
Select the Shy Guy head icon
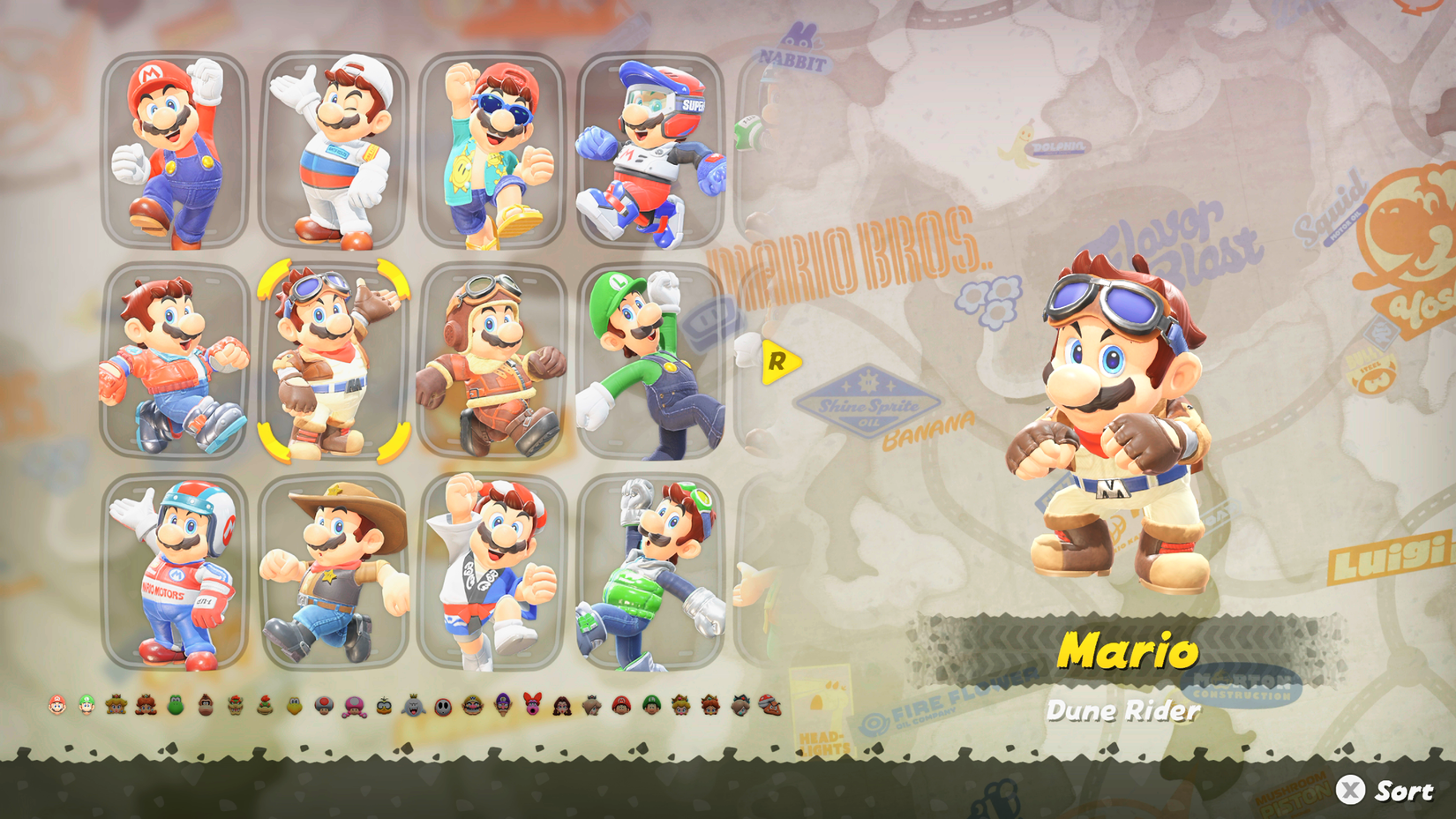442,708
